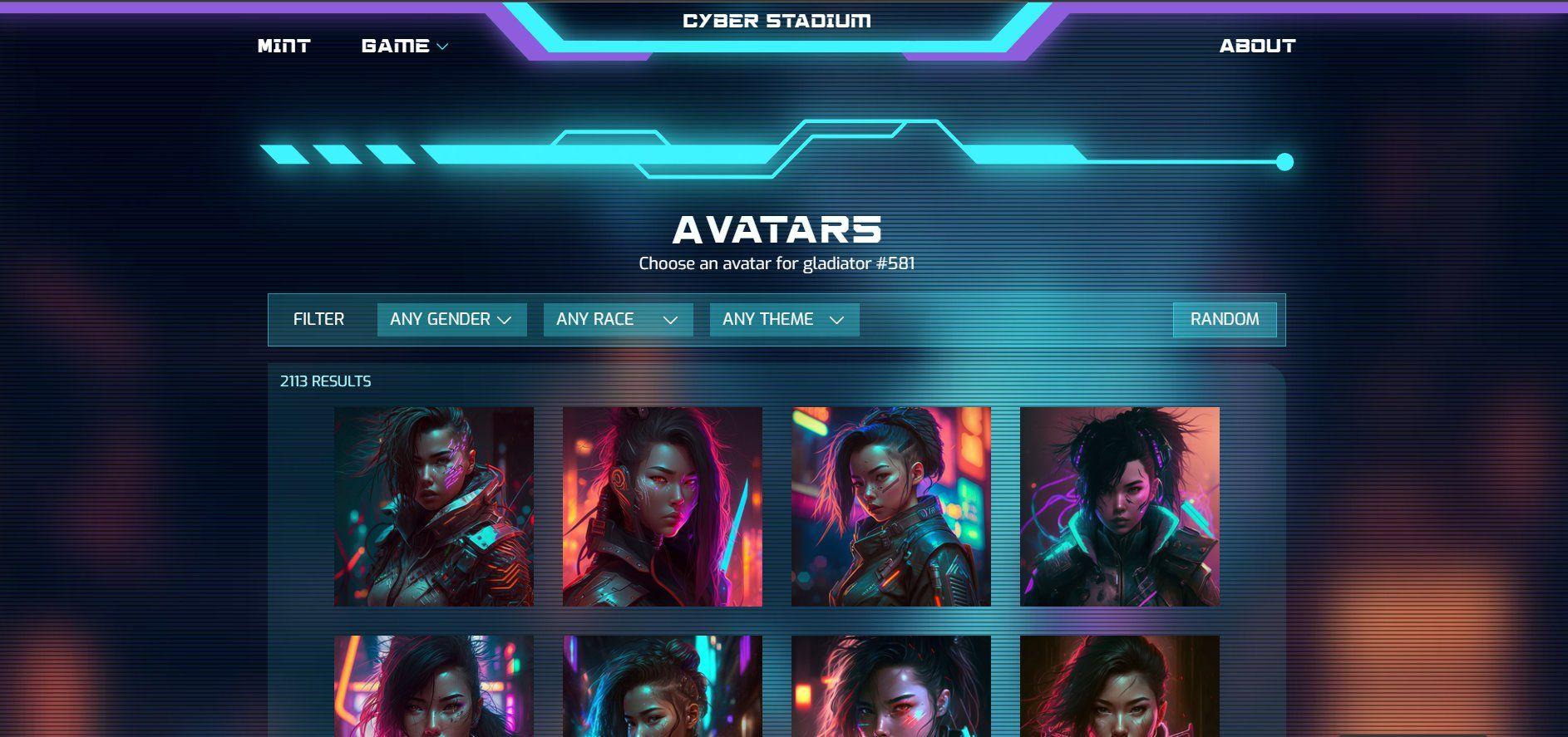Image resolution: width=1568 pixels, height=737 pixels.
Task: Open the ANY THEME filter dropdown
Action: (x=783, y=319)
